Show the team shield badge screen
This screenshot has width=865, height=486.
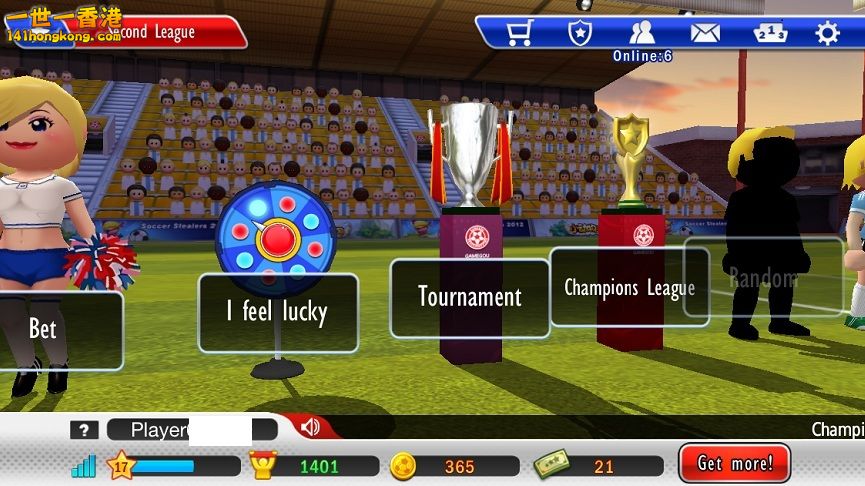580,33
